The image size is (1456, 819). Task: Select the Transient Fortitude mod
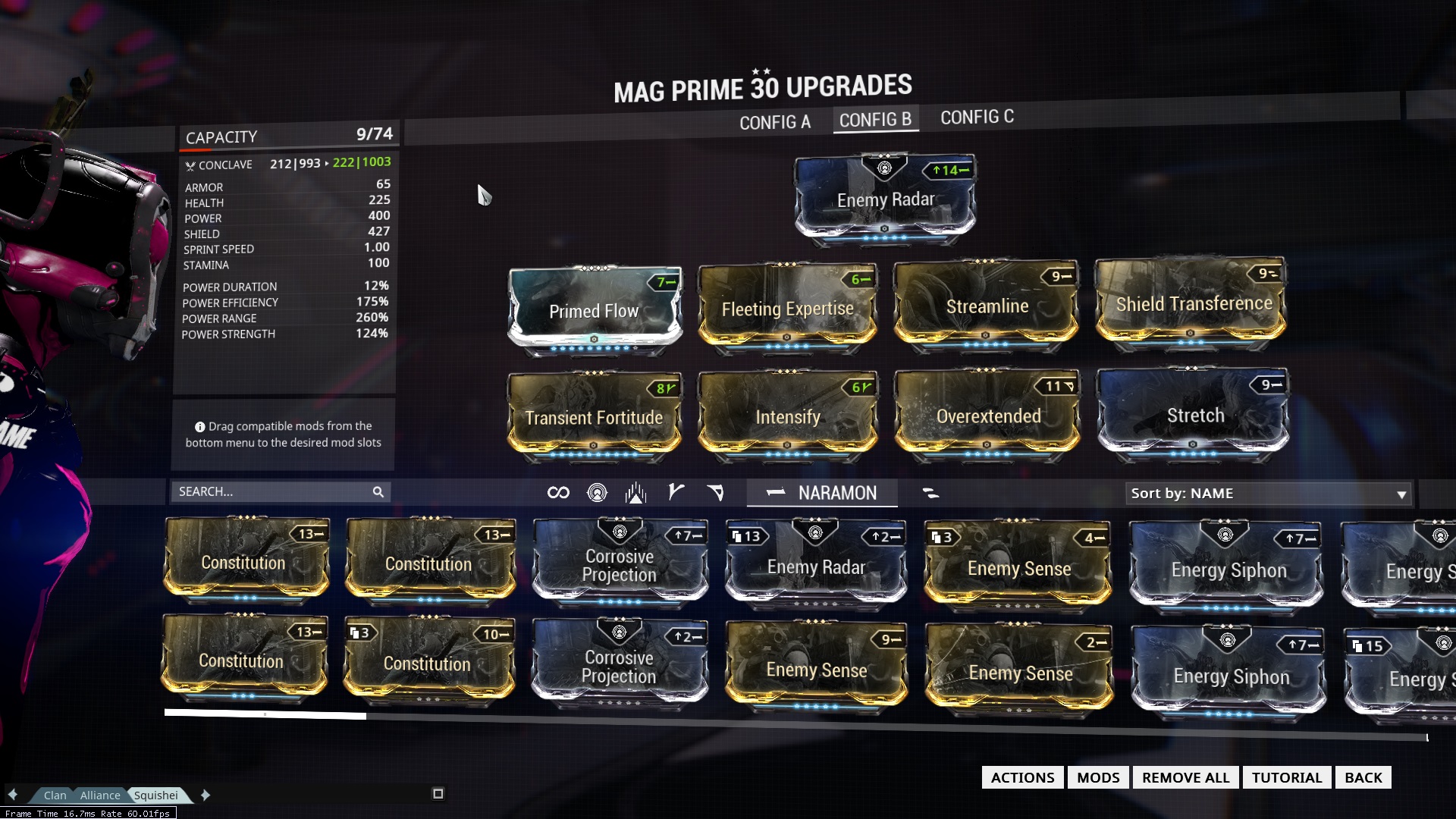594,418
